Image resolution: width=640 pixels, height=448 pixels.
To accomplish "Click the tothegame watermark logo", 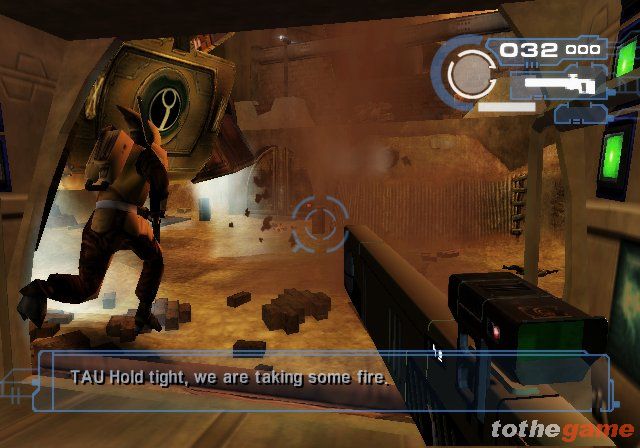I will pyautogui.click(x=561, y=430).
